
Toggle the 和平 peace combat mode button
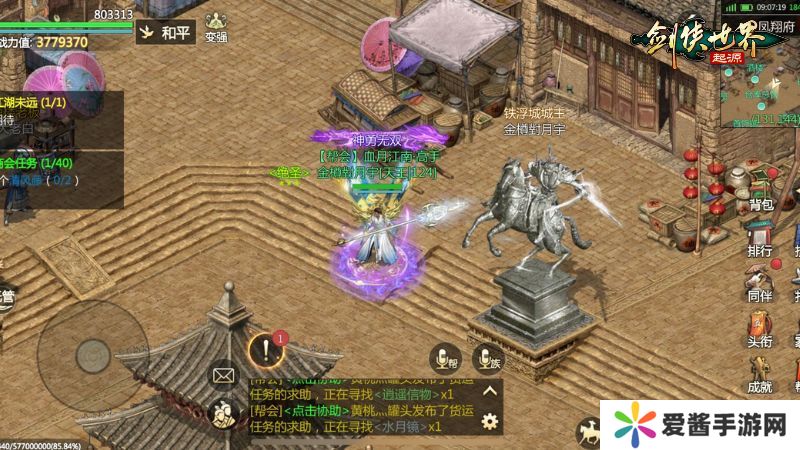click(x=165, y=33)
